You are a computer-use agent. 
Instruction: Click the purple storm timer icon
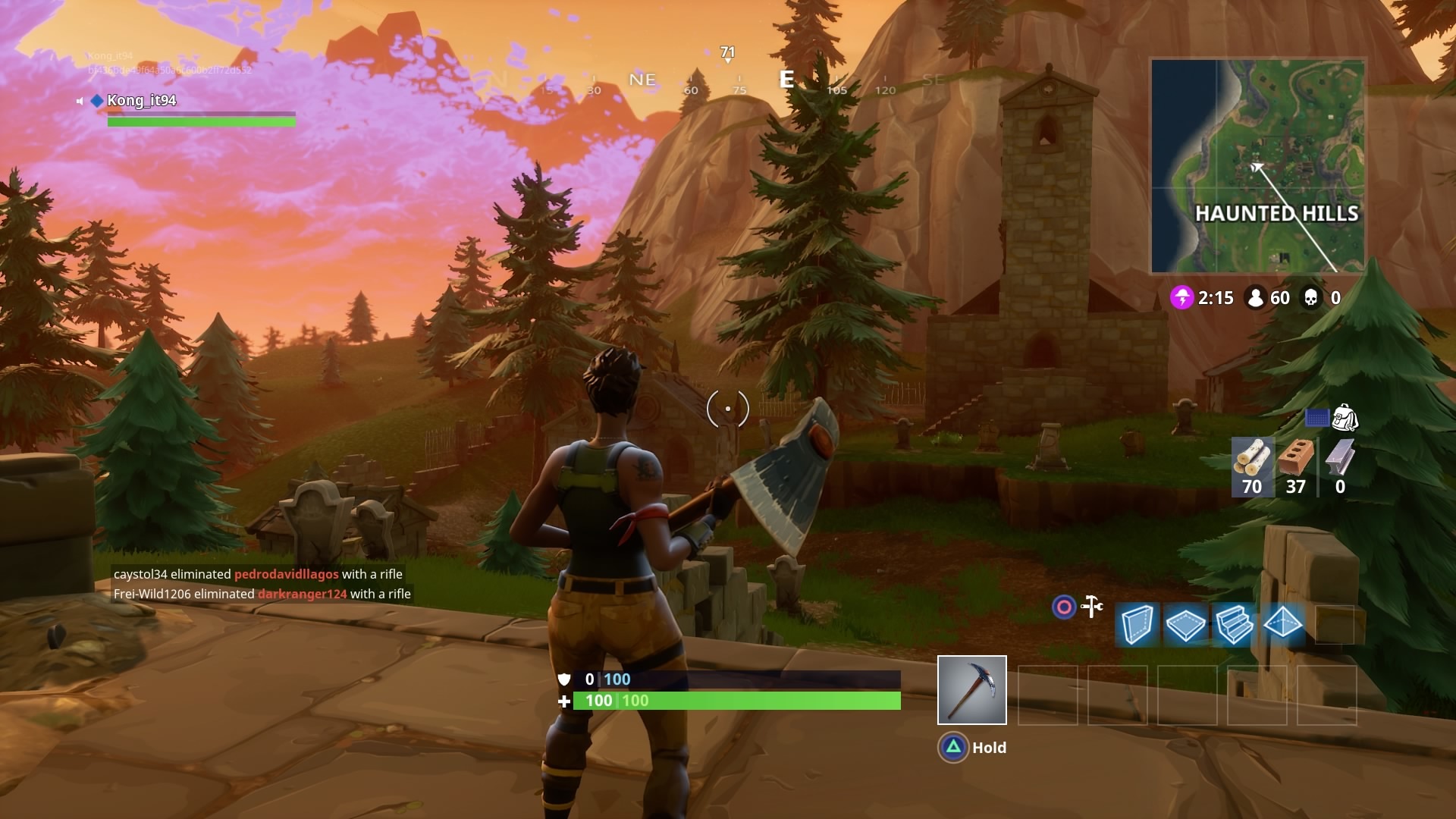tap(1183, 298)
